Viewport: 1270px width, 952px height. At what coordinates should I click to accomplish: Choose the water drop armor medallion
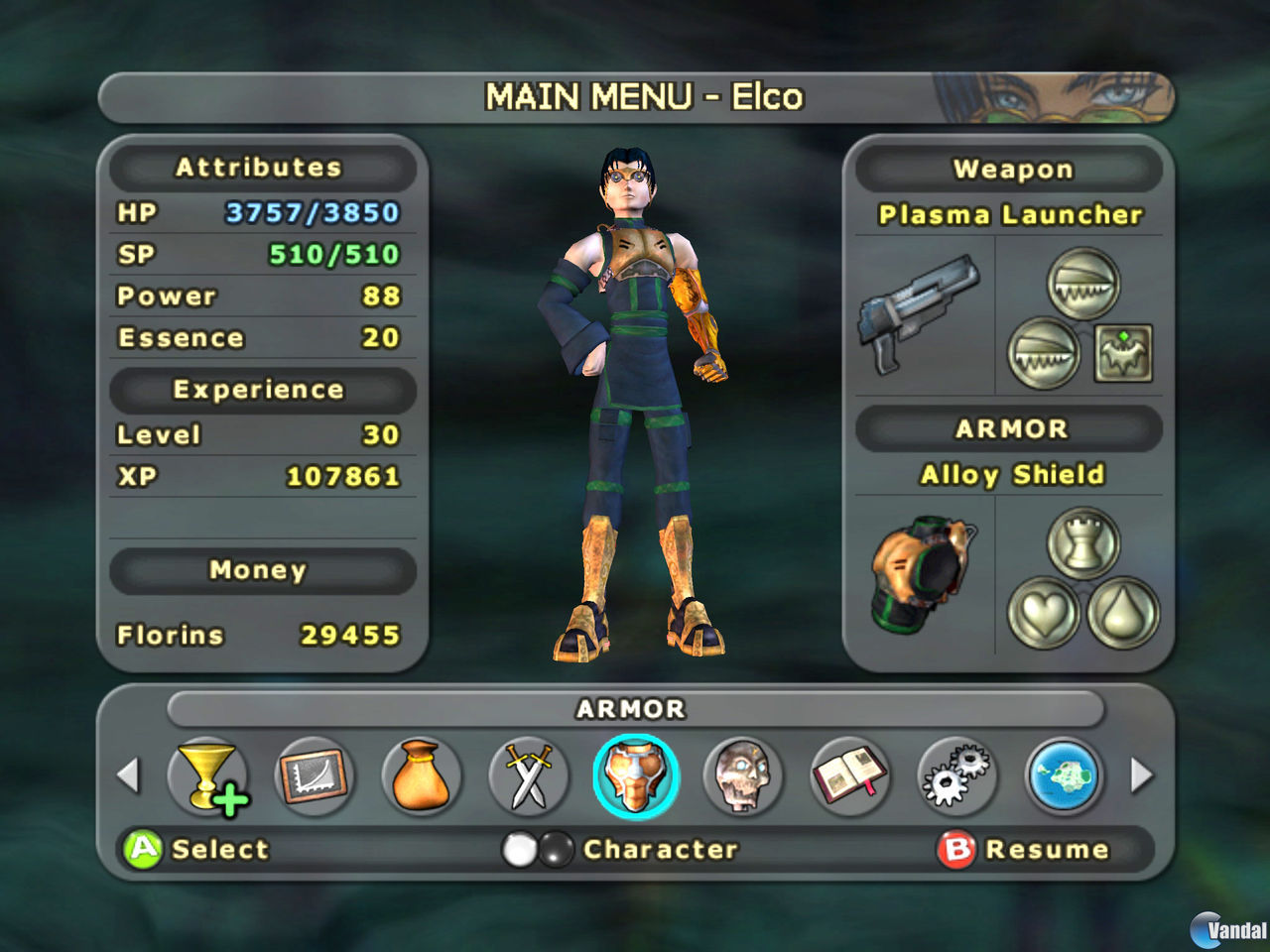point(1123,613)
